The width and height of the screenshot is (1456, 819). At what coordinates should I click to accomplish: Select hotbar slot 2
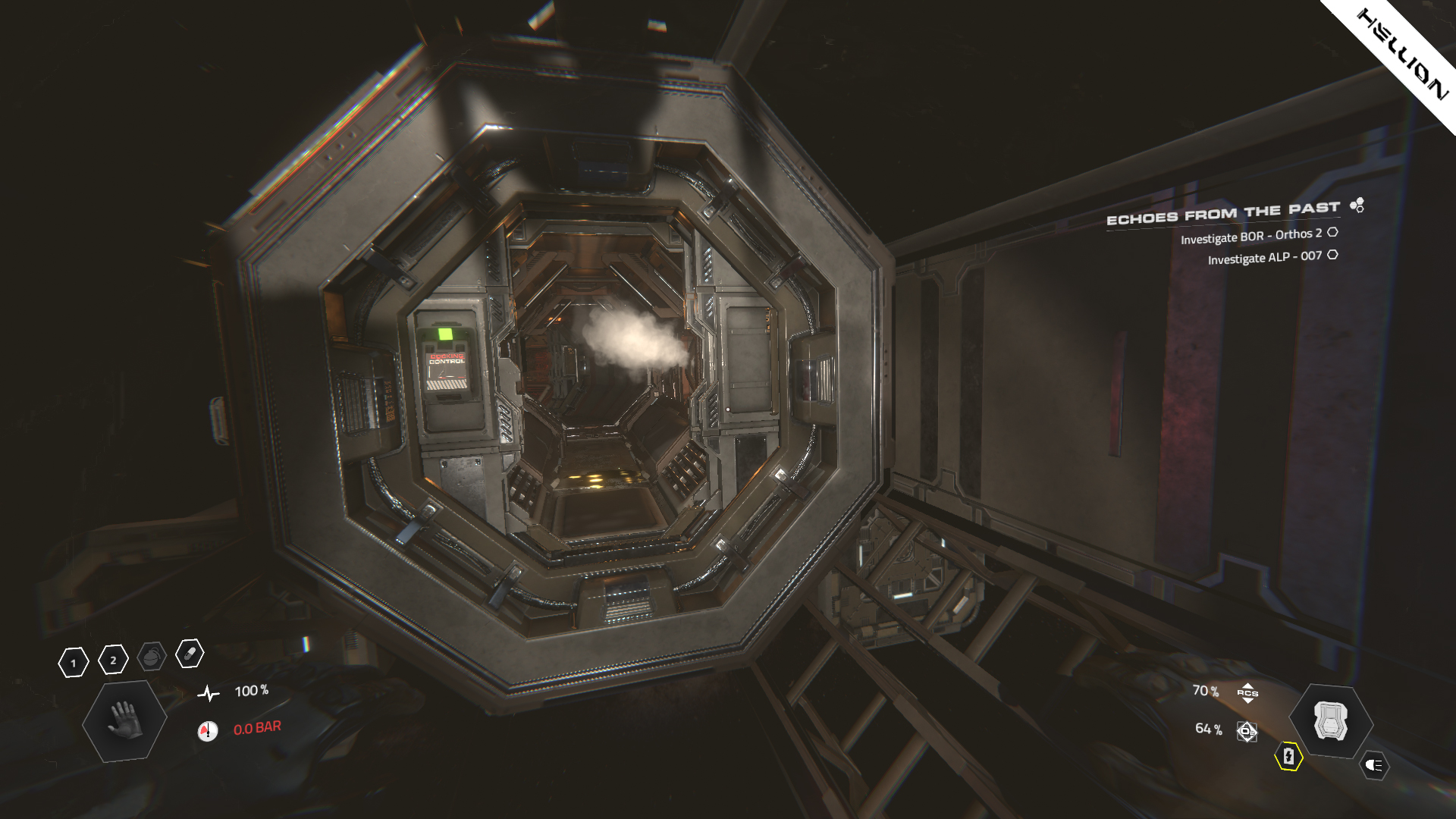coord(112,660)
